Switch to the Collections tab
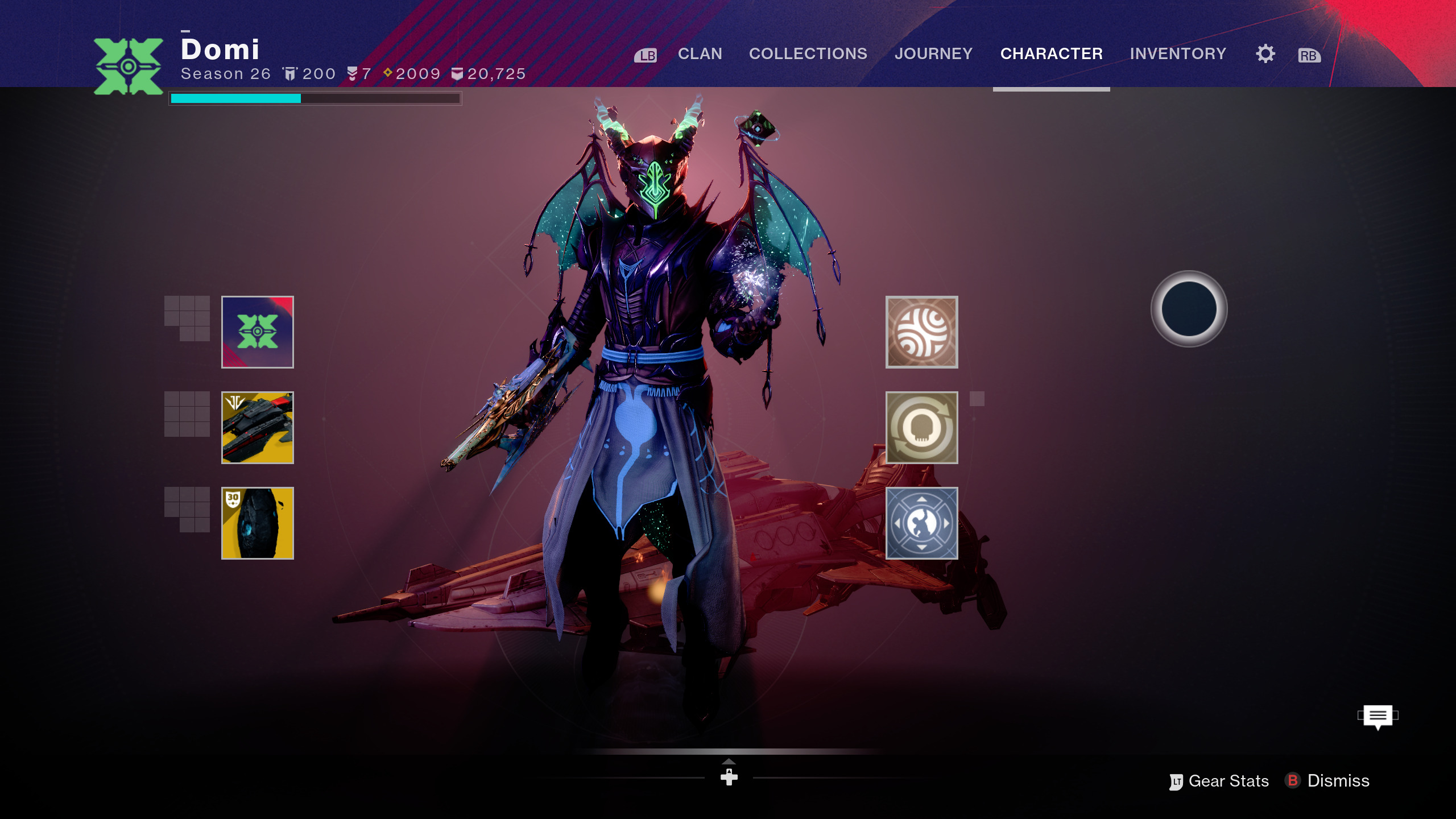Screen dimensions: 1456x819 [808, 53]
